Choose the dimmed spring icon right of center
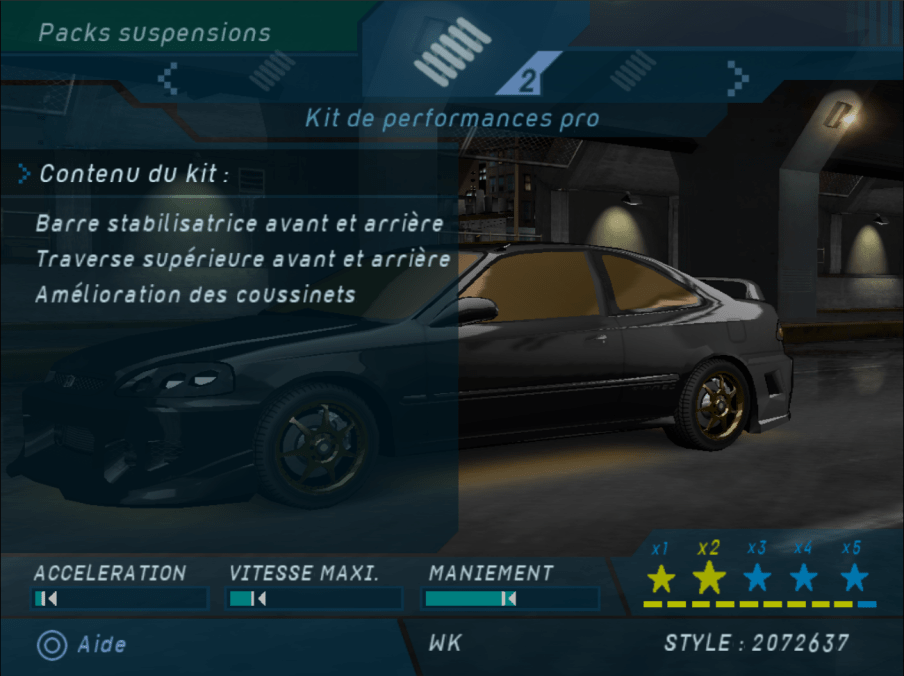 [x=634, y=73]
